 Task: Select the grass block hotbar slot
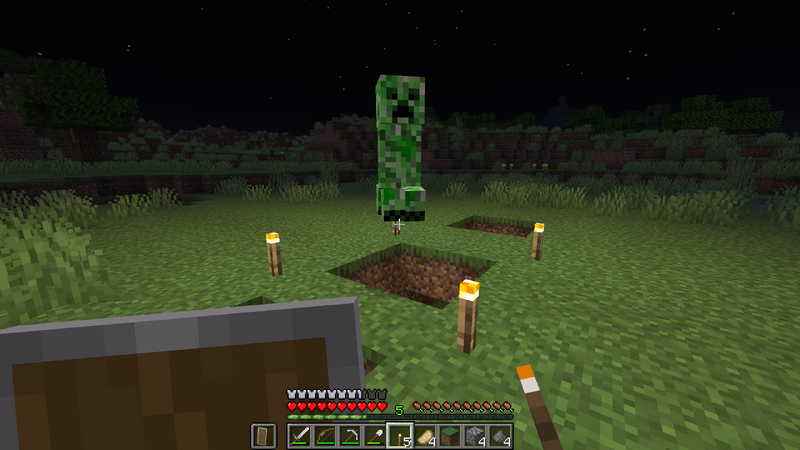click(x=449, y=436)
